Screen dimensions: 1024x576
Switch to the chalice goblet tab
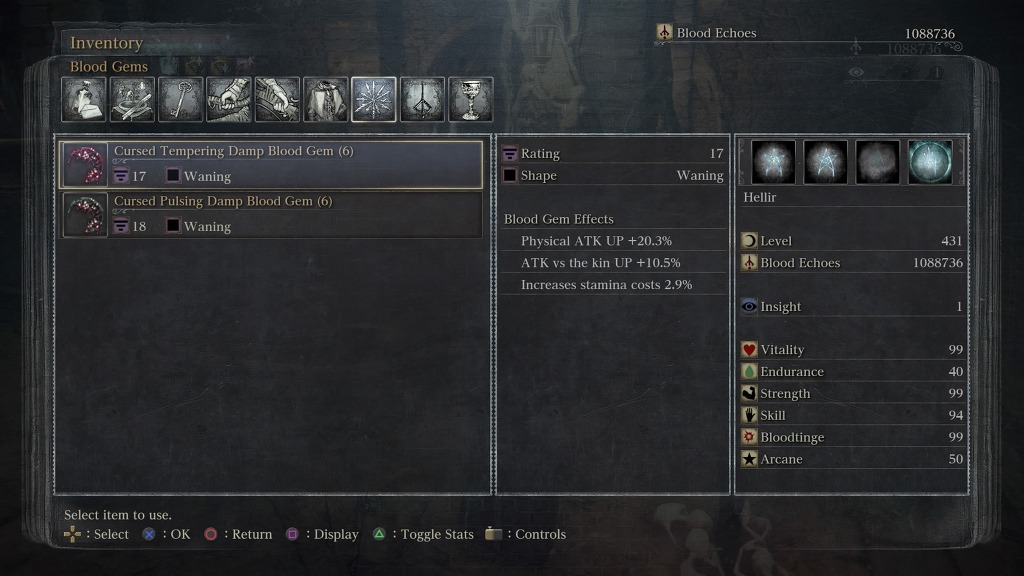[x=470, y=100]
